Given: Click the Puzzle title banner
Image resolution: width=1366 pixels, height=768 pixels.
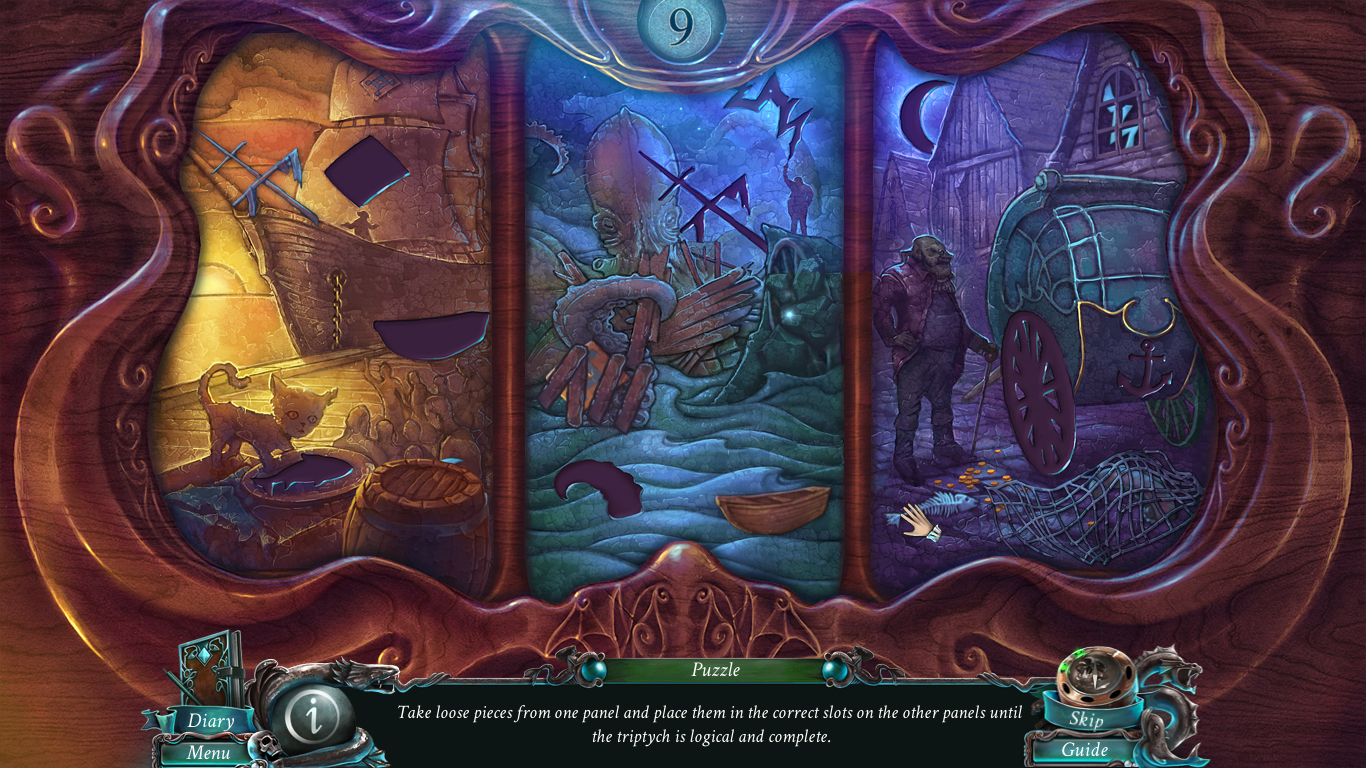Looking at the screenshot, I should click(x=714, y=671).
